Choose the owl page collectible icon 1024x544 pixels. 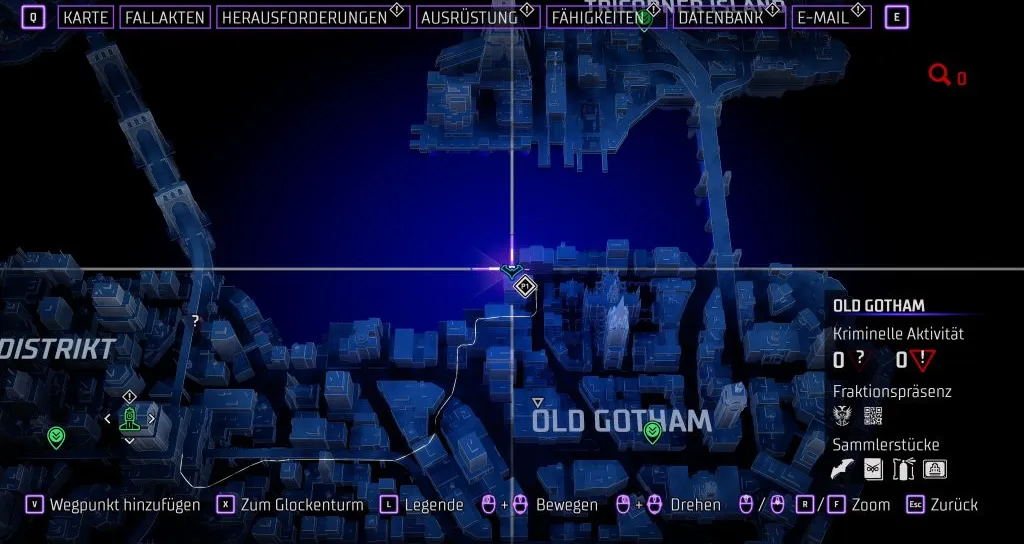pyautogui.click(x=875, y=468)
